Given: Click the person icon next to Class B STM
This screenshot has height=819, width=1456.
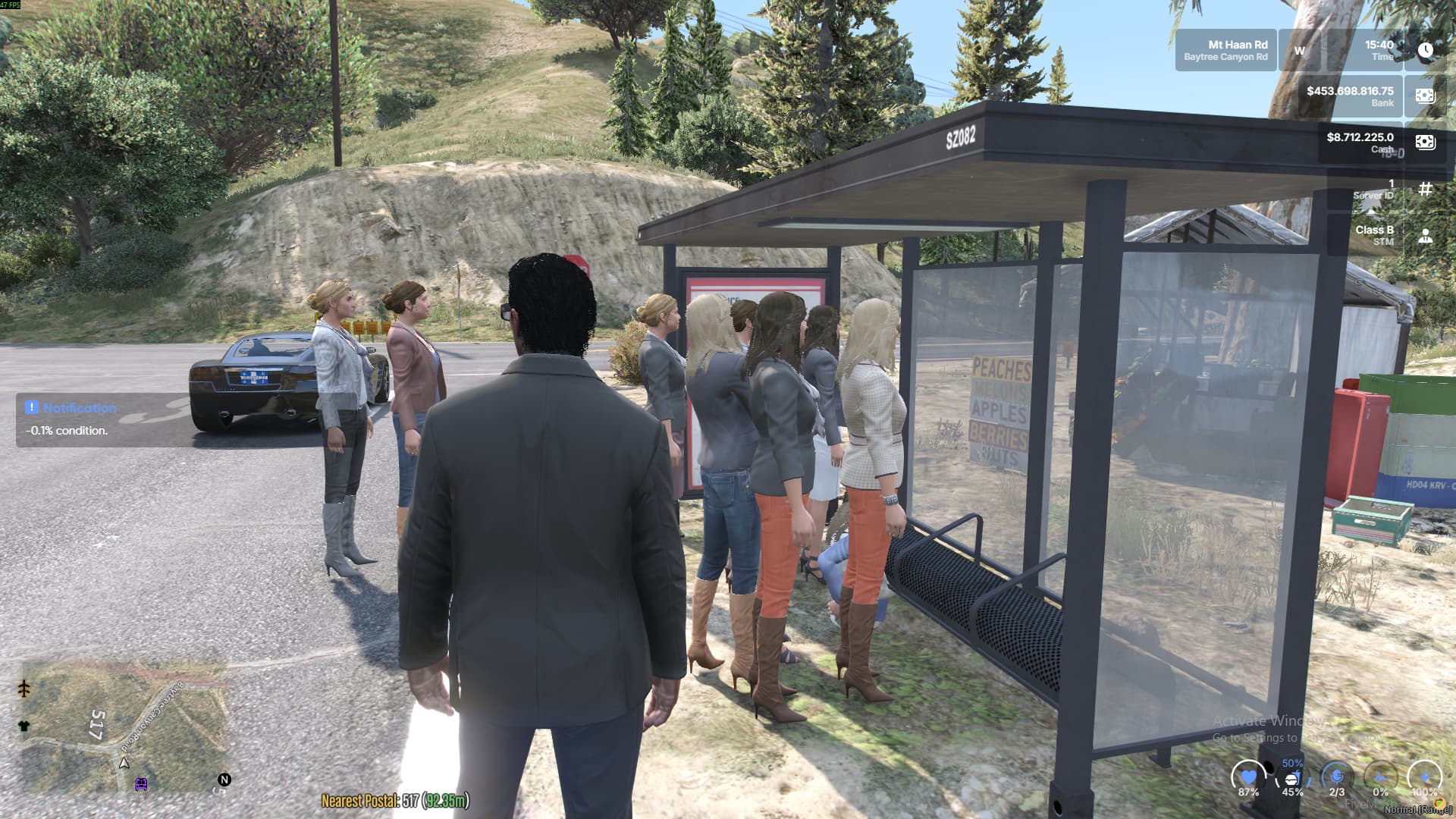Looking at the screenshot, I should pyautogui.click(x=1426, y=237).
